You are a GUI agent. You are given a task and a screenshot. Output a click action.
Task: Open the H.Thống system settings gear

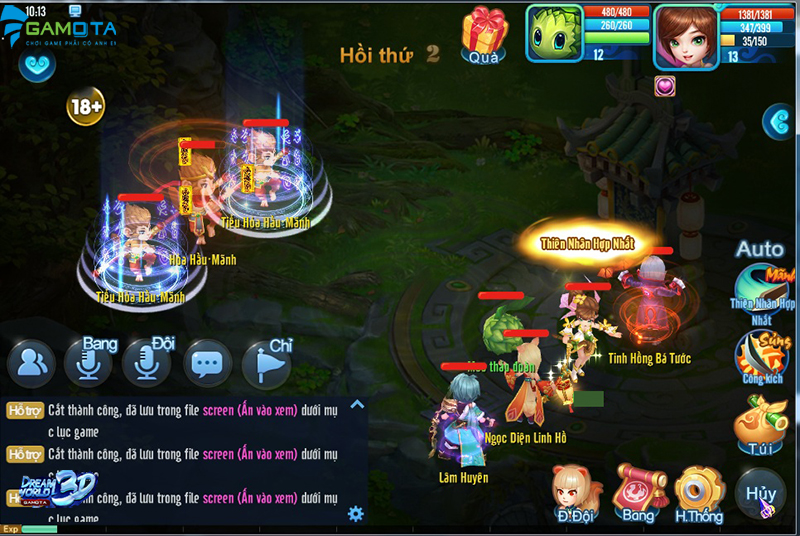(699, 490)
